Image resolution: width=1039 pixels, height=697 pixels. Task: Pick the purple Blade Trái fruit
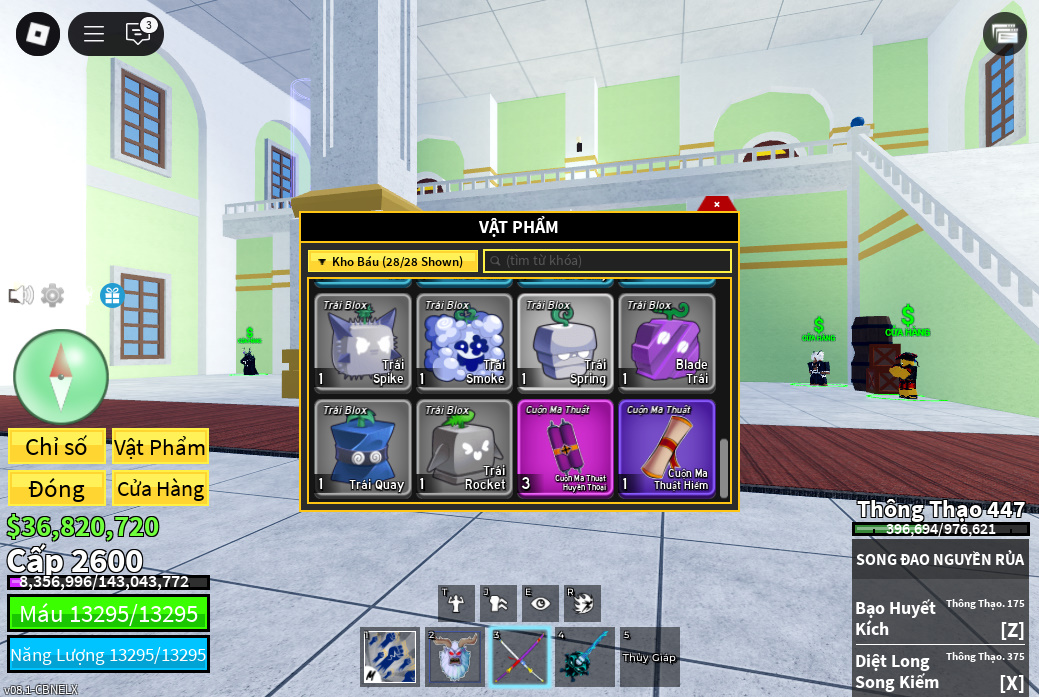[x=666, y=342]
